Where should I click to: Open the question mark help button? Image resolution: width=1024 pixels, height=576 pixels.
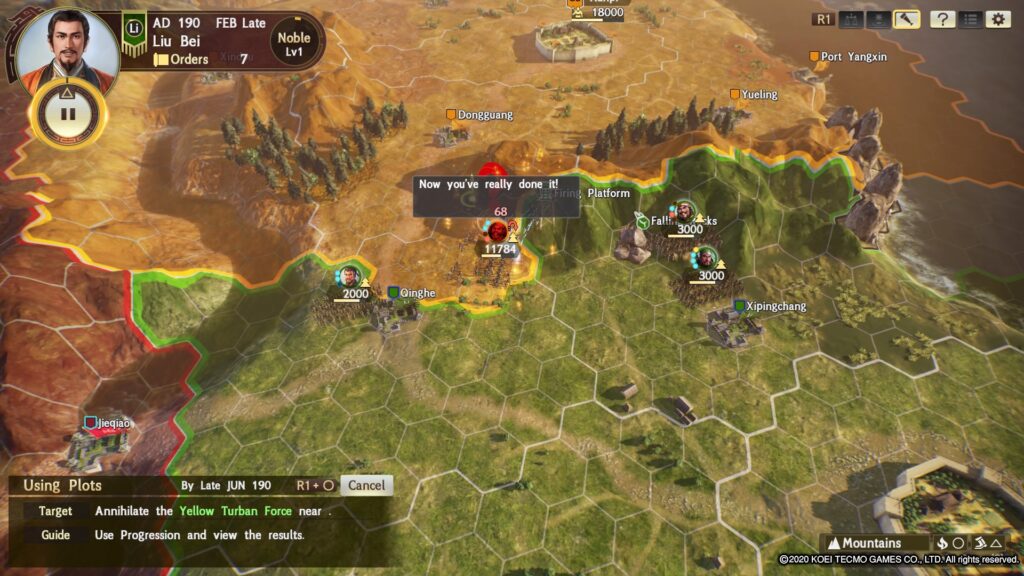942,19
